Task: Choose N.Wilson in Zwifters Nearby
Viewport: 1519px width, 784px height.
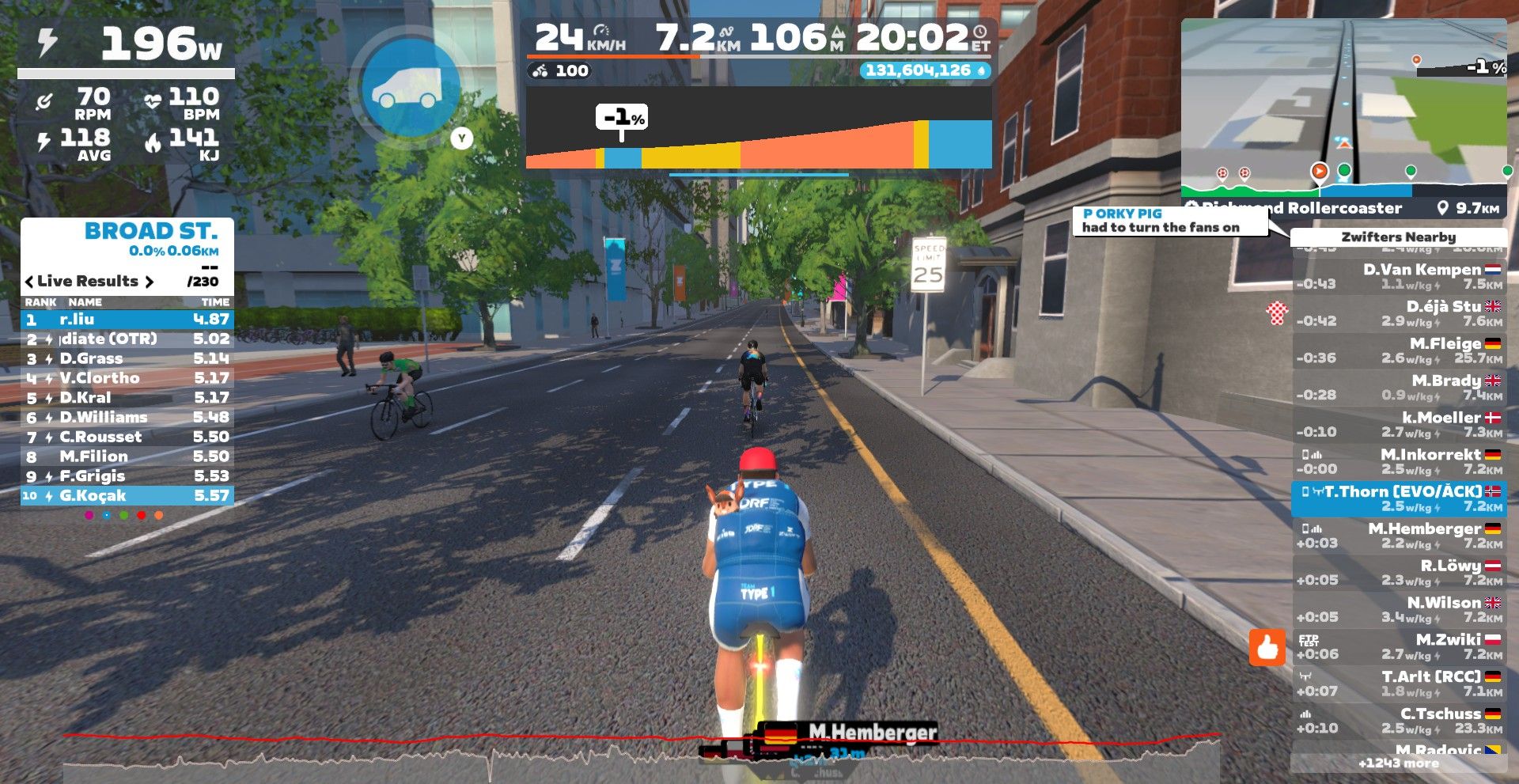Action: click(1399, 609)
